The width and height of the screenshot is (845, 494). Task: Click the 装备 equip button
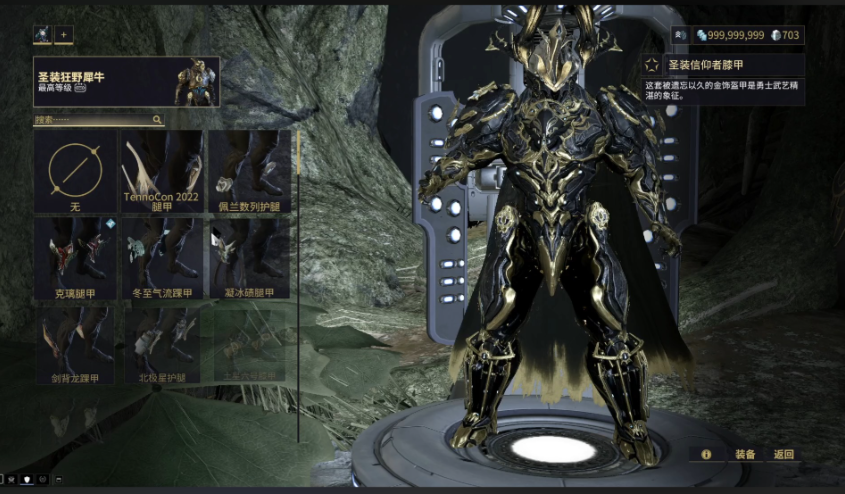[745, 454]
